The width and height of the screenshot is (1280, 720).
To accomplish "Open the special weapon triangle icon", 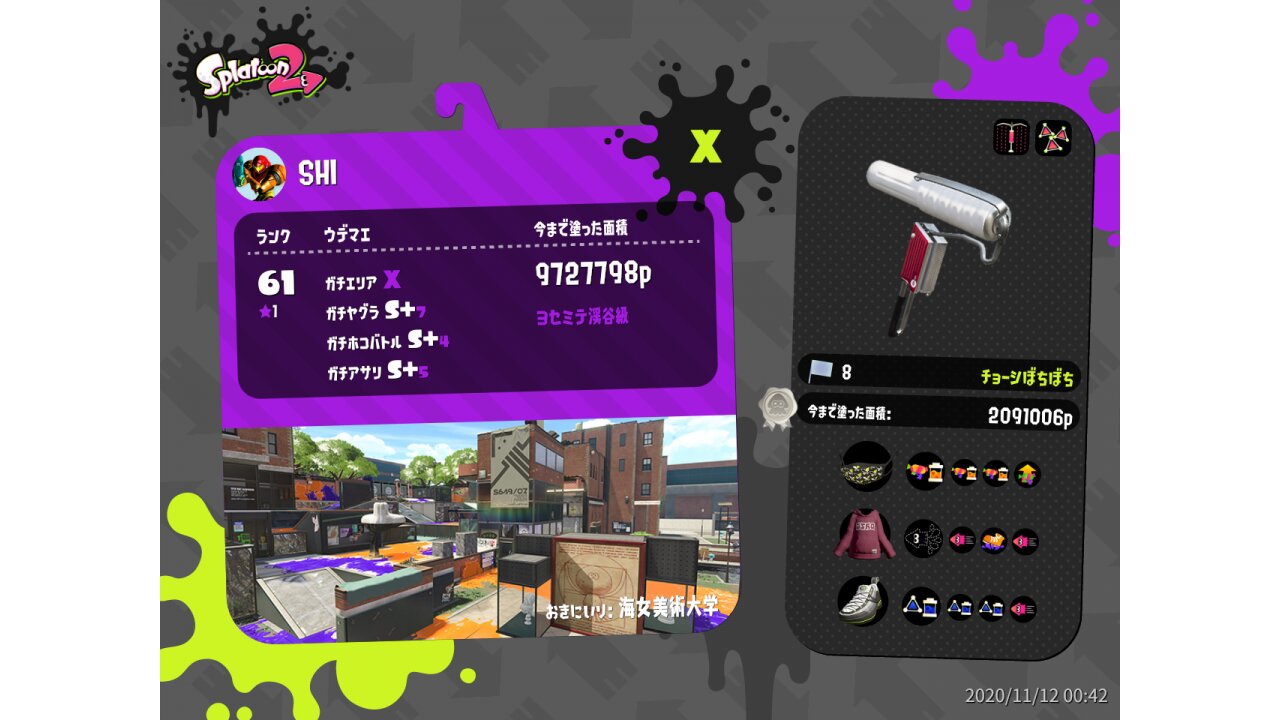I will point(1052,138).
